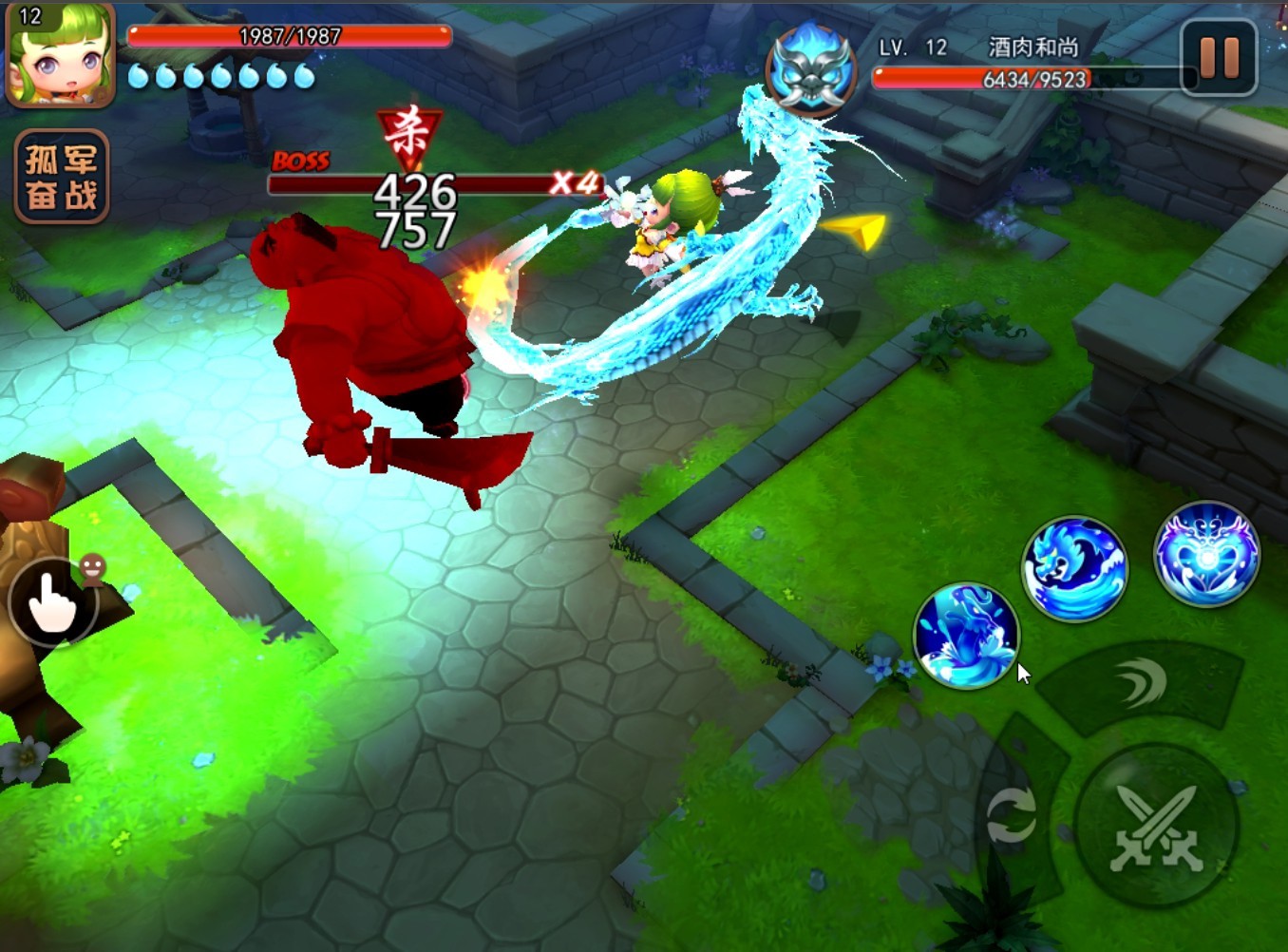Image resolution: width=1288 pixels, height=952 pixels.
Task: Use the water wave splash skill
Action: tap(966, 635)
